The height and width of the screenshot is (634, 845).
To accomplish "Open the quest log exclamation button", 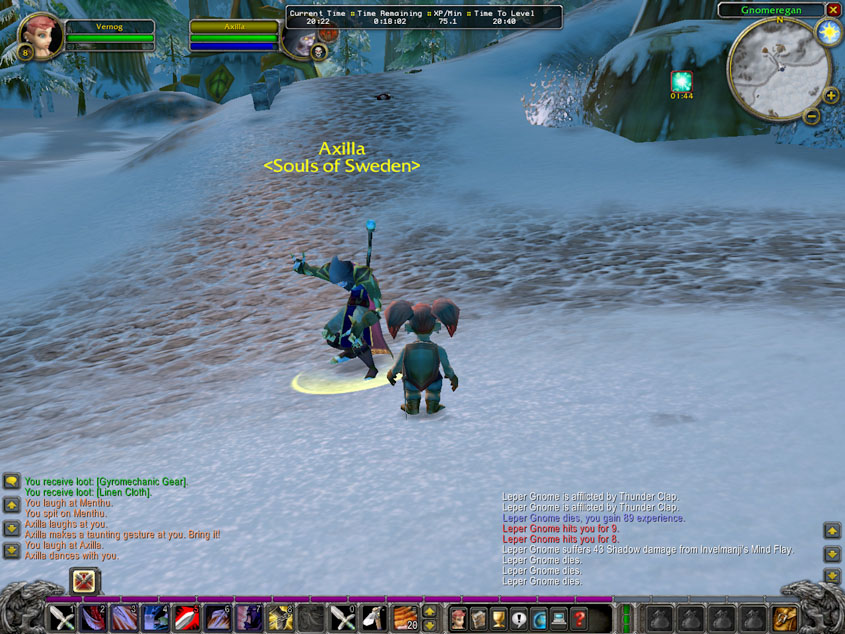I will (519, 618).
